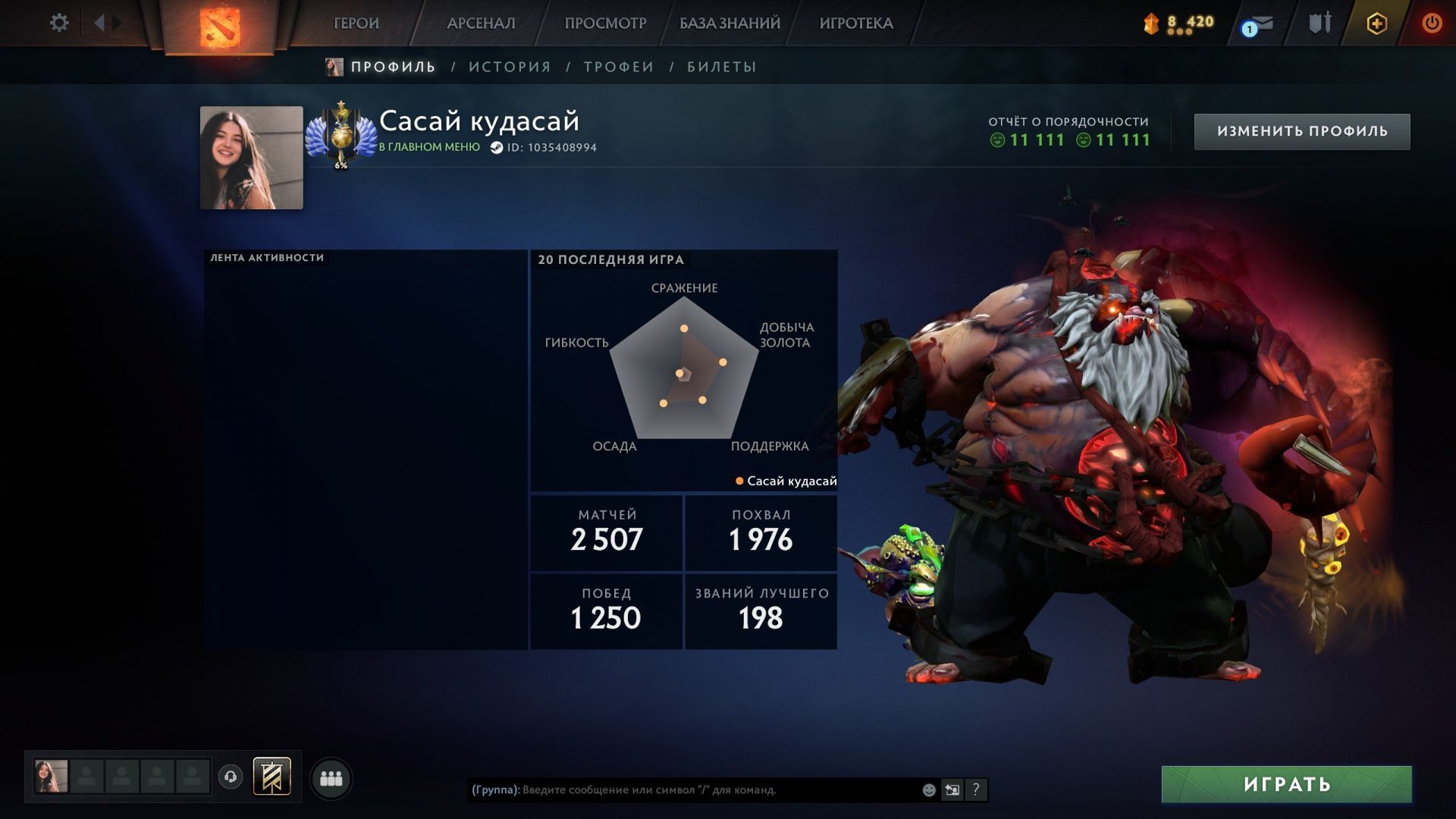Open the ГЕРОИ menu

pos(356,24)
